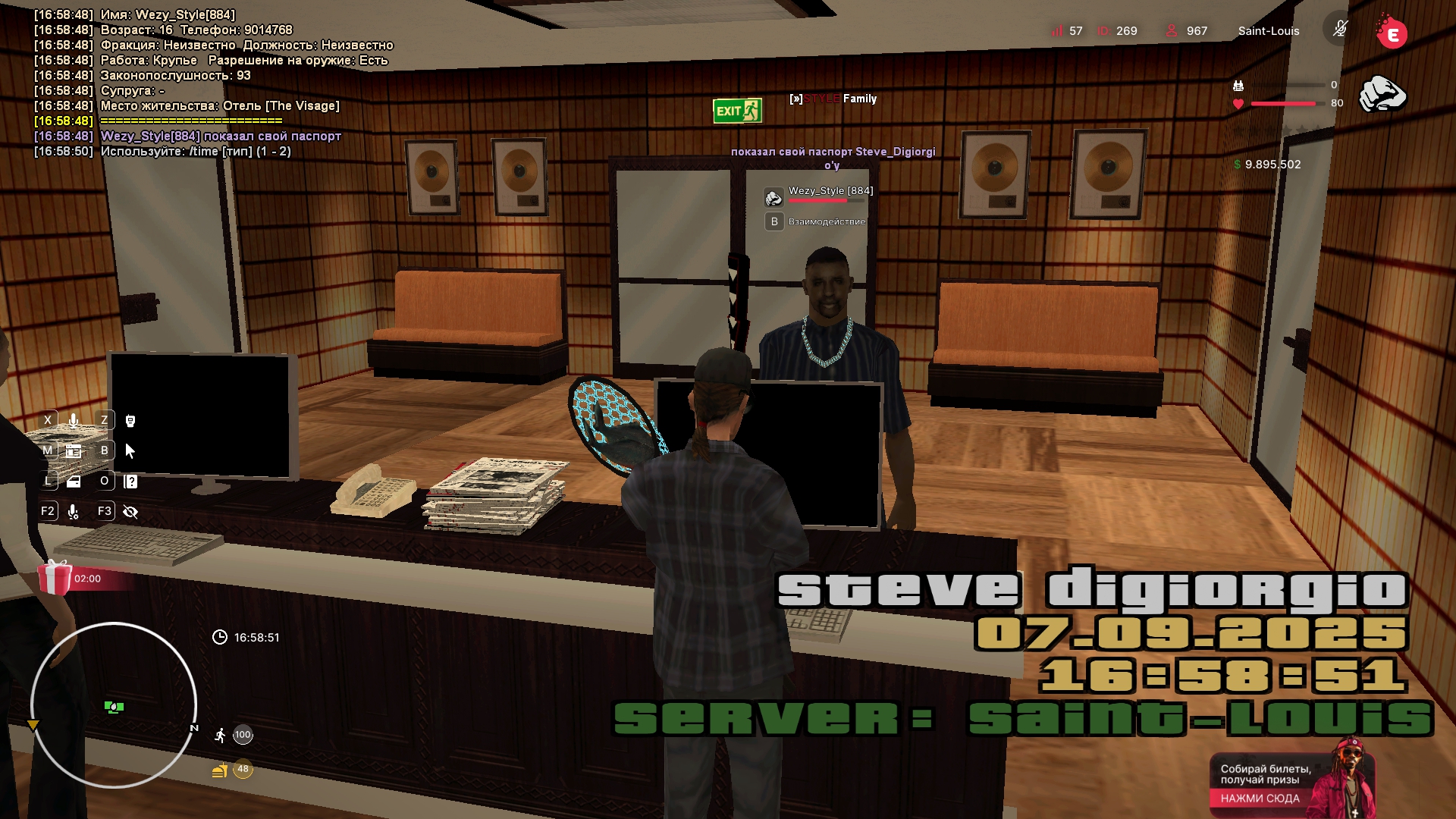Click the НАЖМИ СЮДА ticket banner button
Image resolution: width=1456 pixels, height=819 pixels.
[1260, 798]
